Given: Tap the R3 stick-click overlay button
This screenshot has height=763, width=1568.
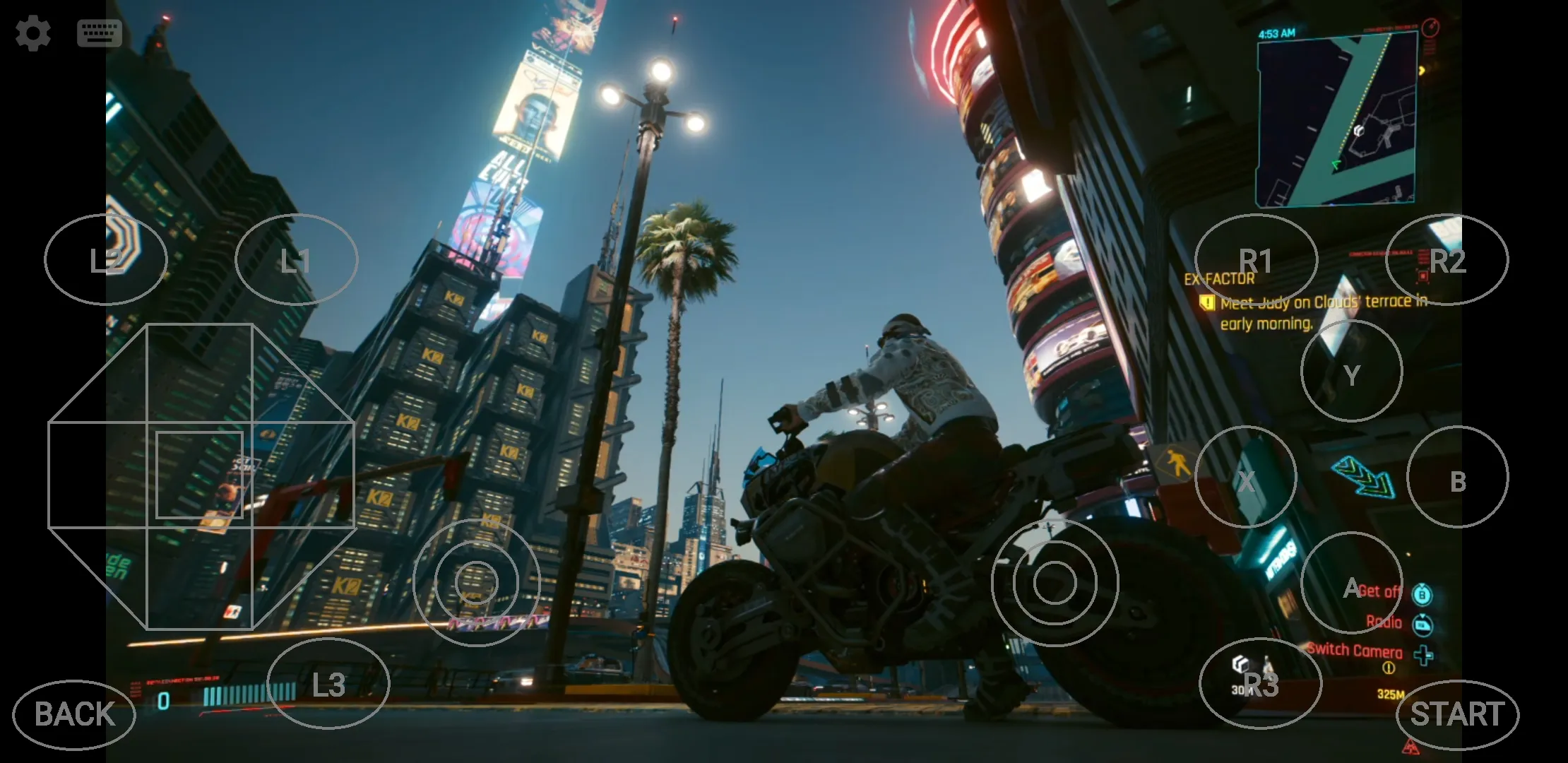Looking at the screenshot, I should pyautogui.click(x=1260, y=684).
